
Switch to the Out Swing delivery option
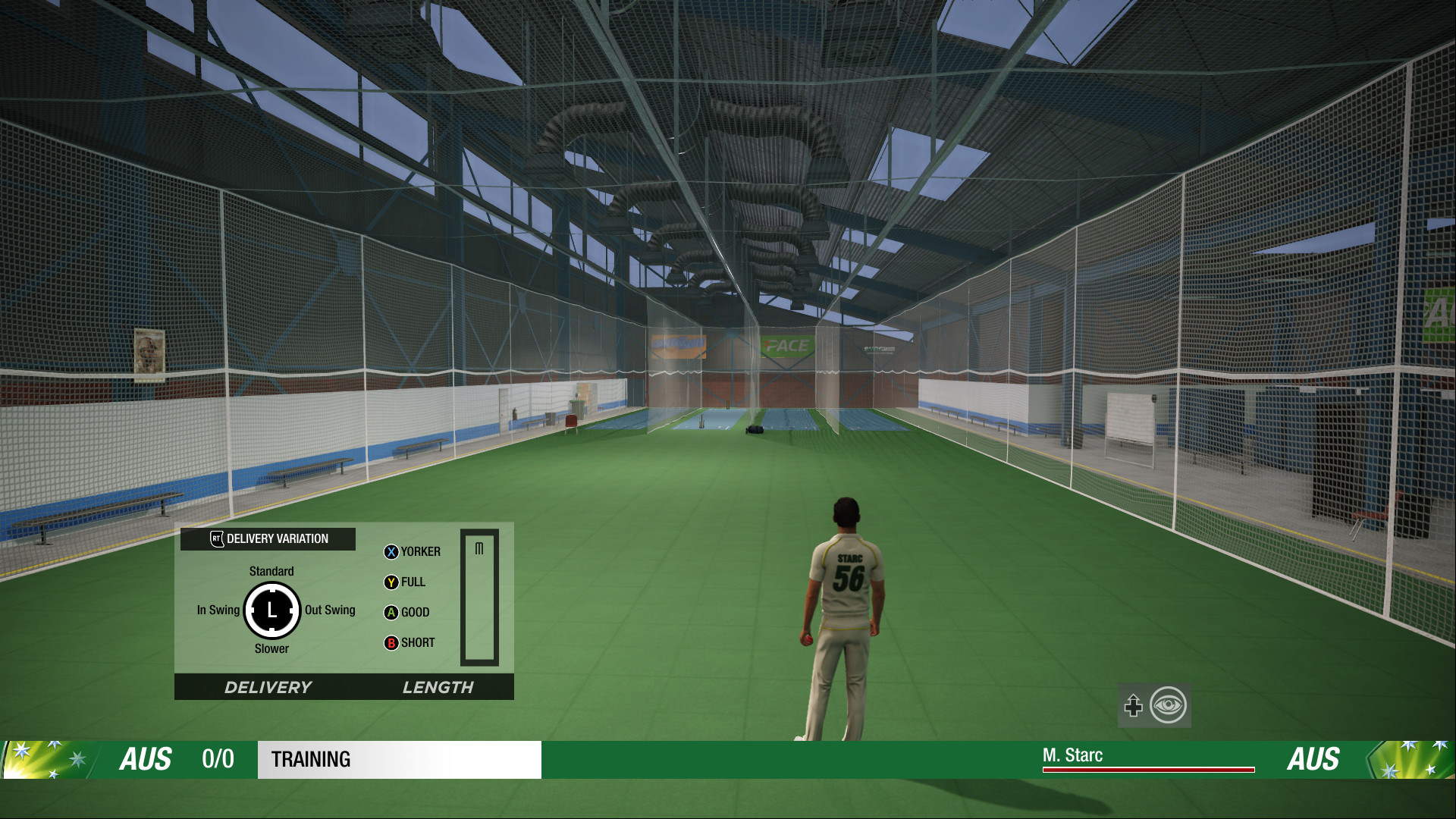tap(329, 610)
